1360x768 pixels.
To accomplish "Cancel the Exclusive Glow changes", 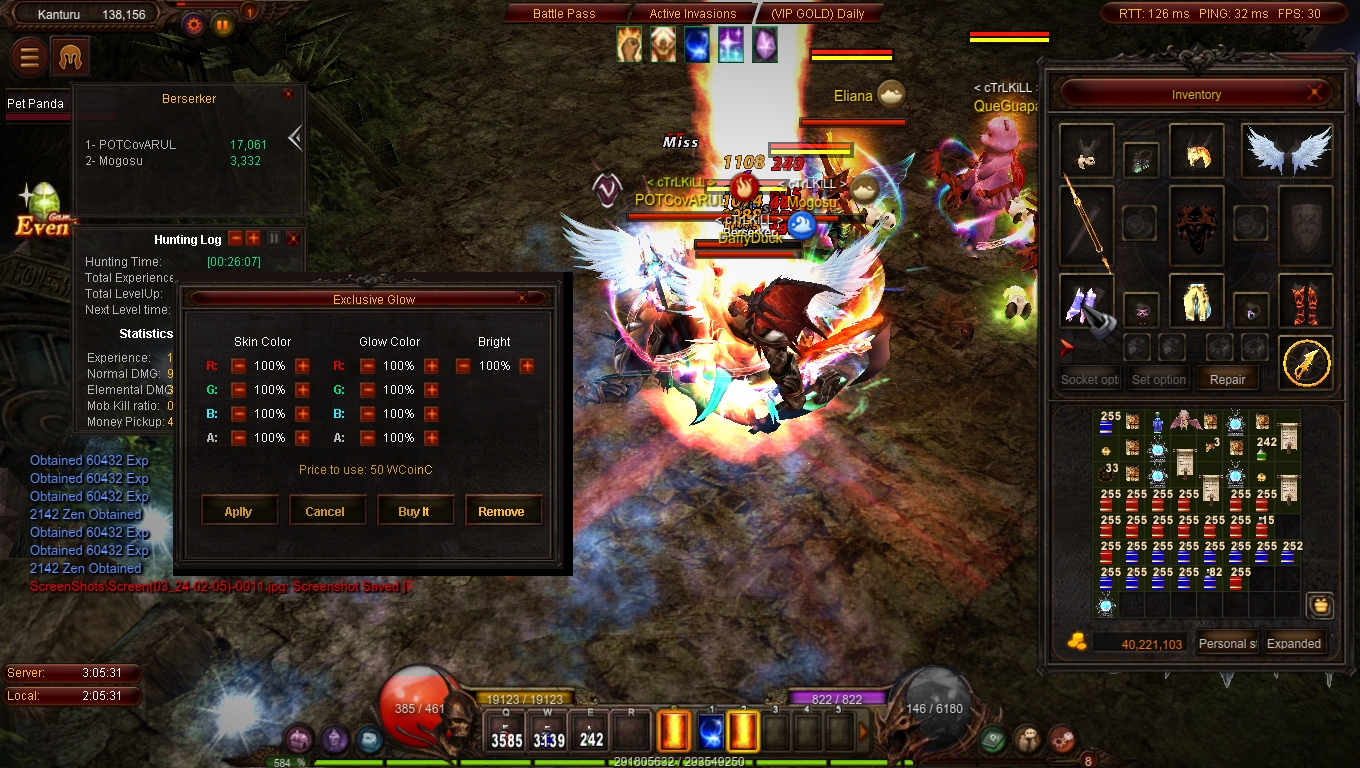I will tap(325, 511).
